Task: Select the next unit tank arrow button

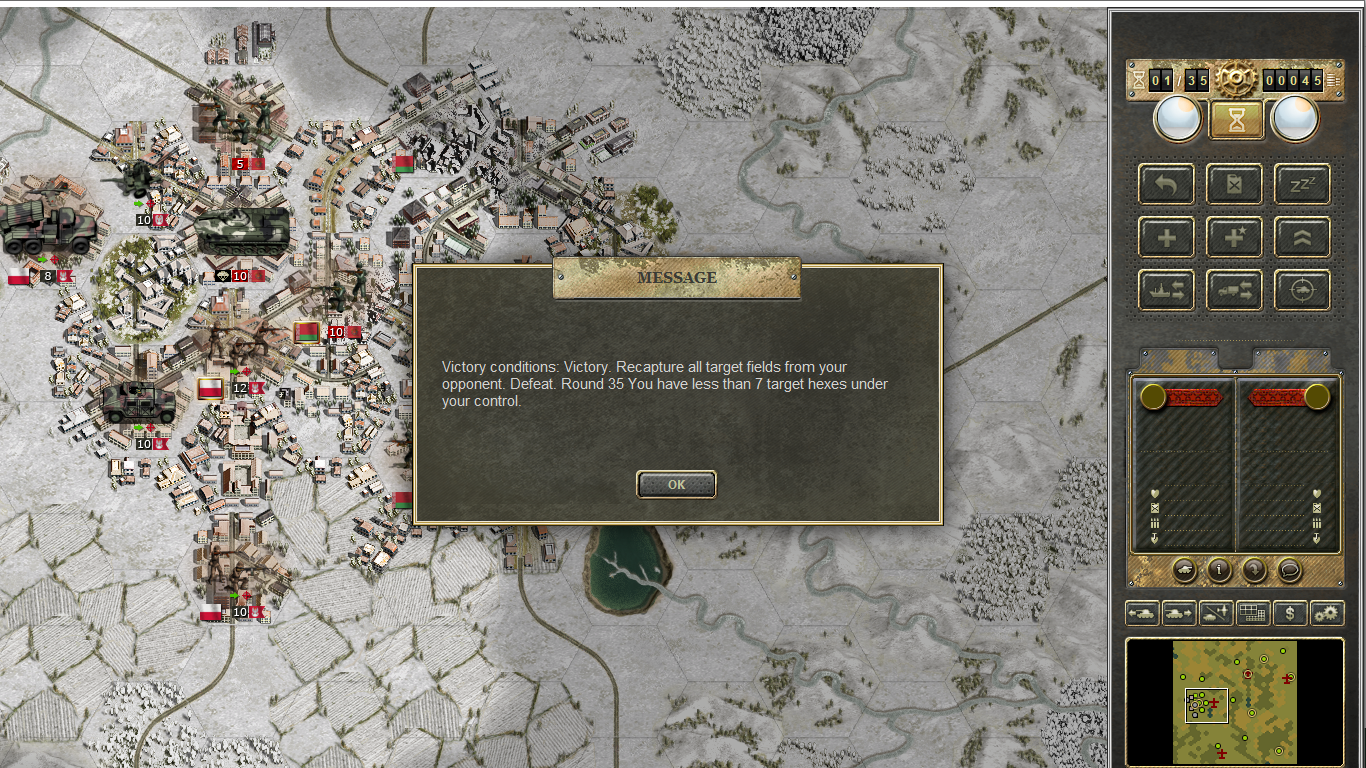Action: 1179,613
